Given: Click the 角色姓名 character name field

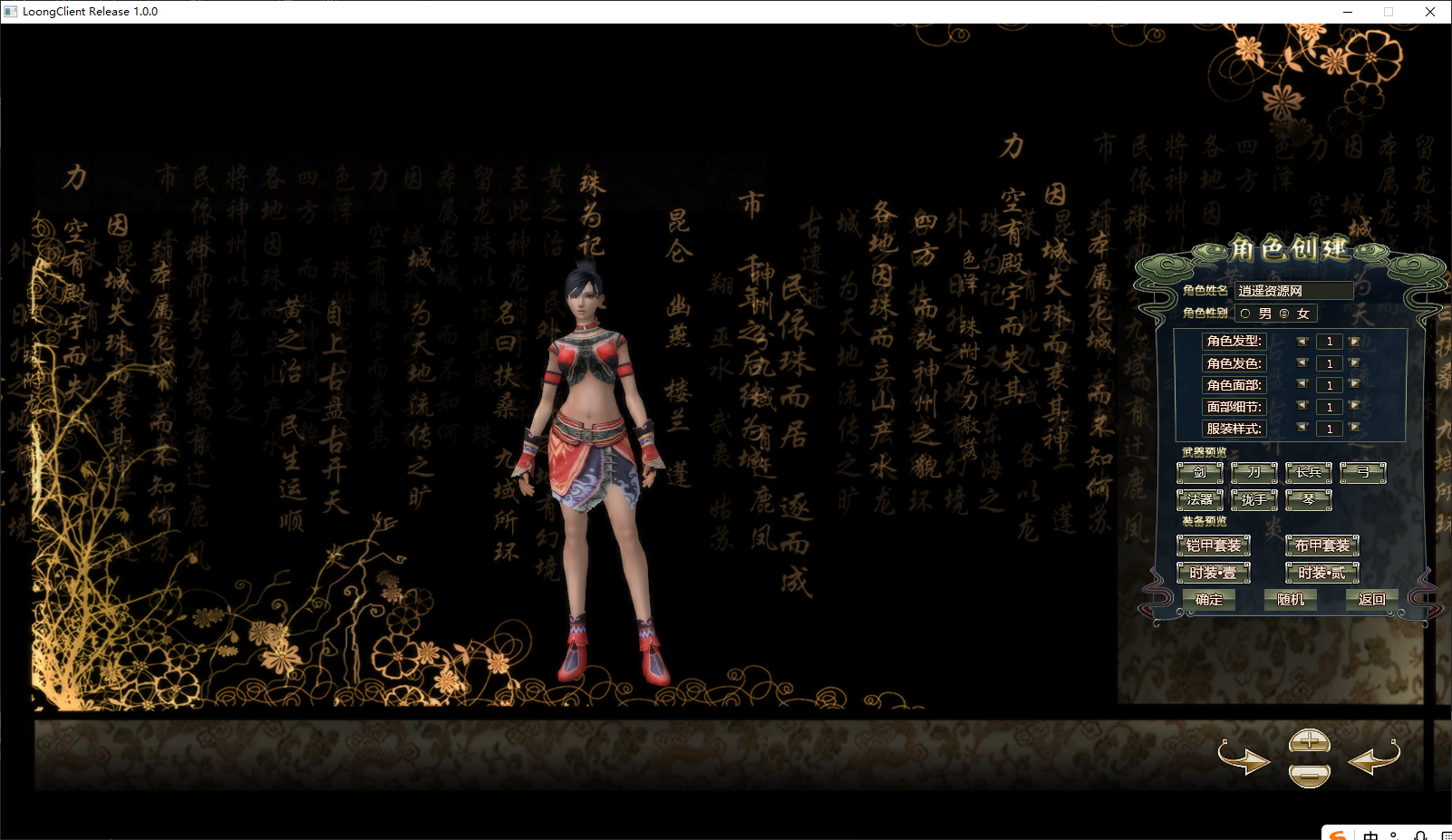Looking at the screenshot, I should pyautogui.click(x=1293, y=291).
